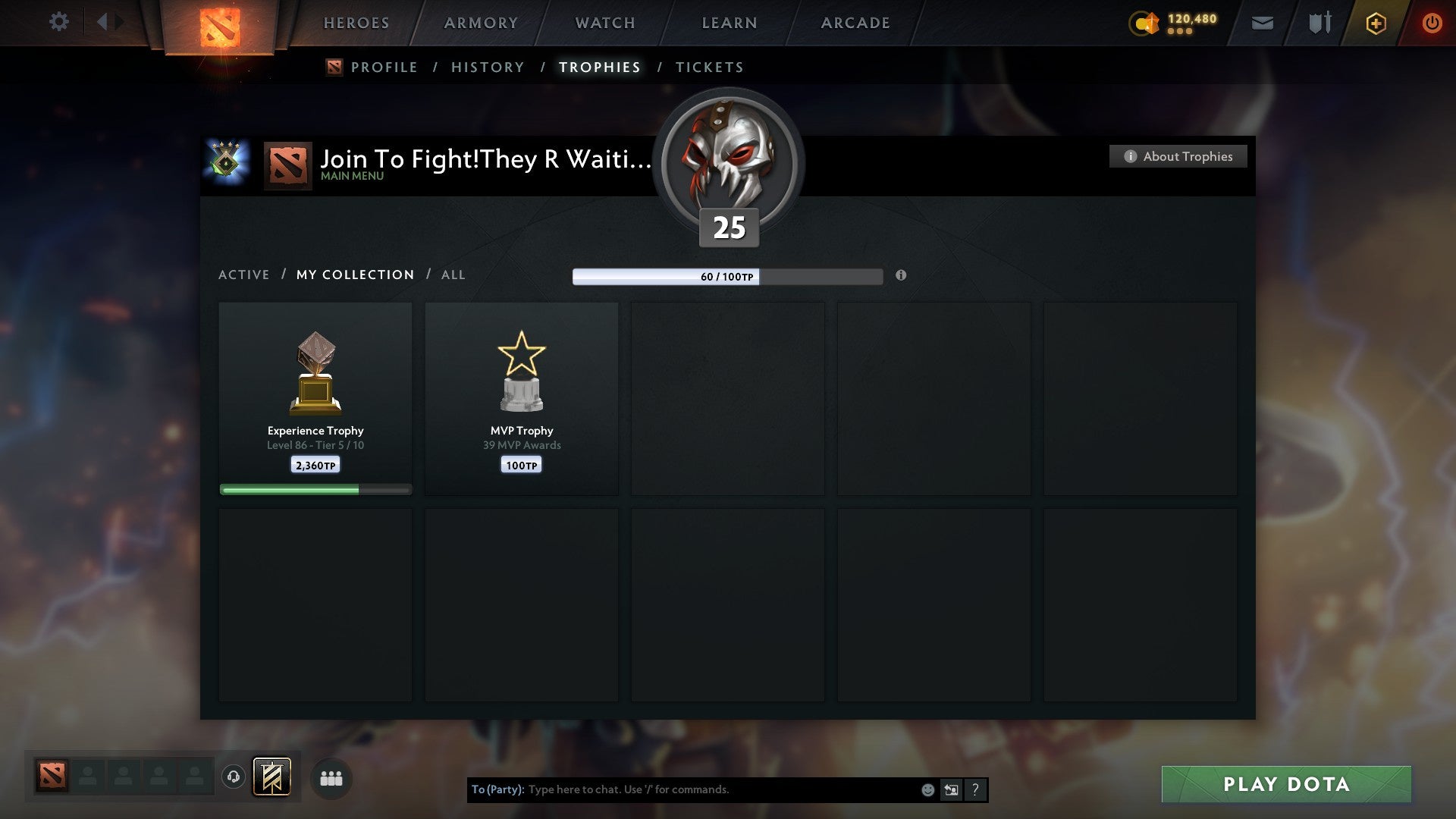Open Dota Plus via the gold plus hexagon

pyautogui.click(x=1375, y=23)
